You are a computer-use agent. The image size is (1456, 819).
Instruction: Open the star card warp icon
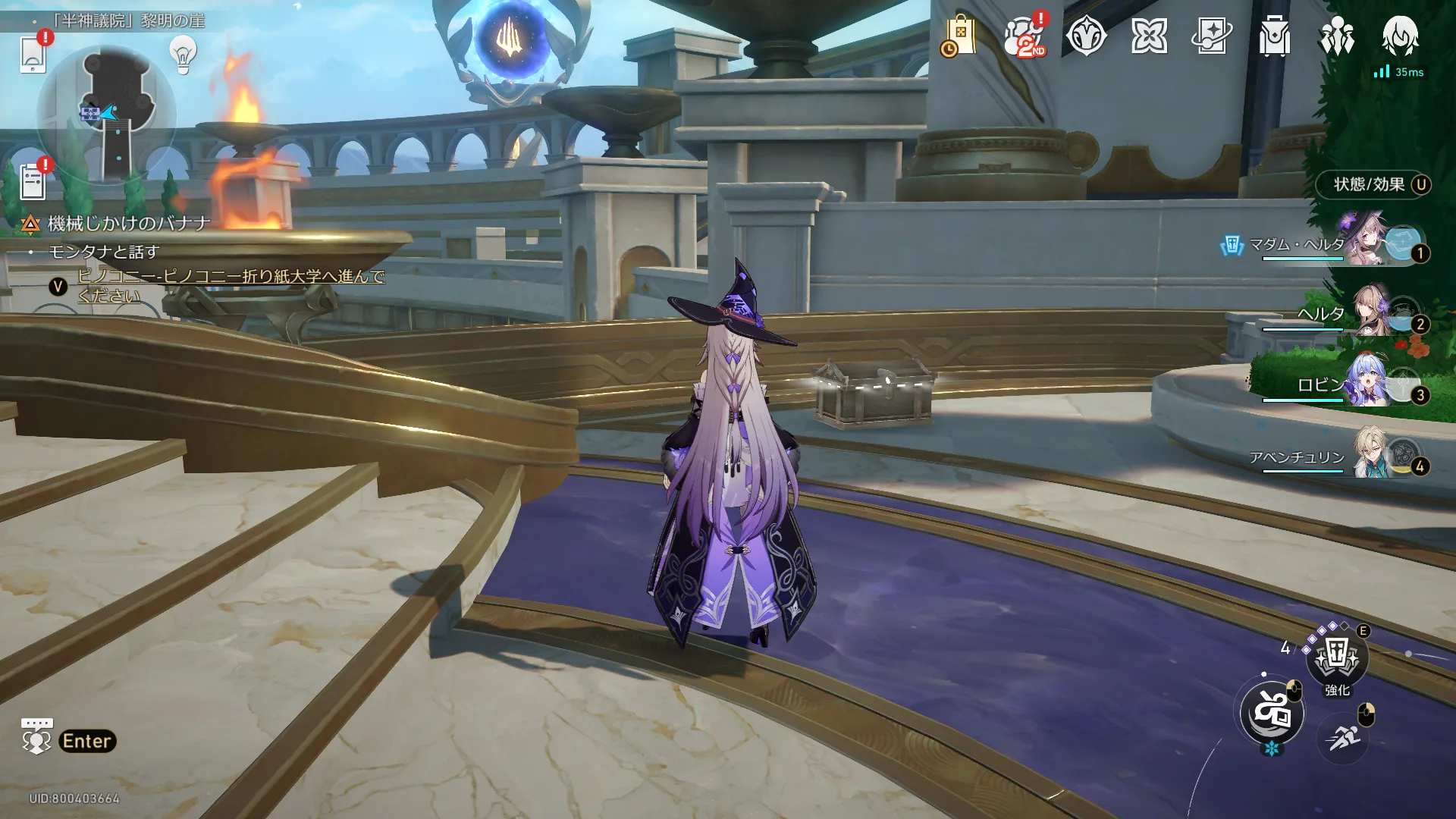tap(1212, 36)
